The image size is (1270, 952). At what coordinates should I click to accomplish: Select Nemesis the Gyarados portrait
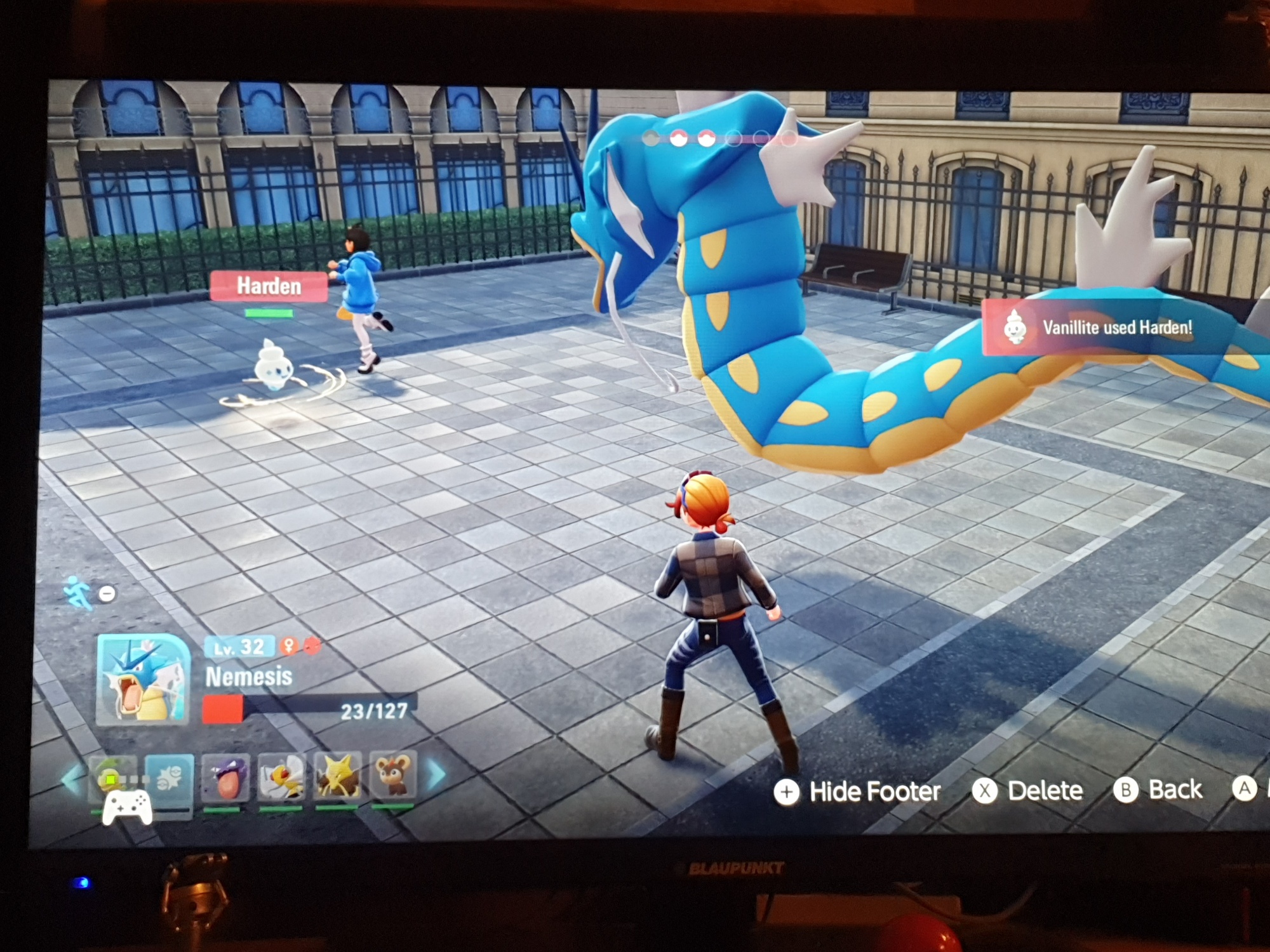[x=144, y=679]
